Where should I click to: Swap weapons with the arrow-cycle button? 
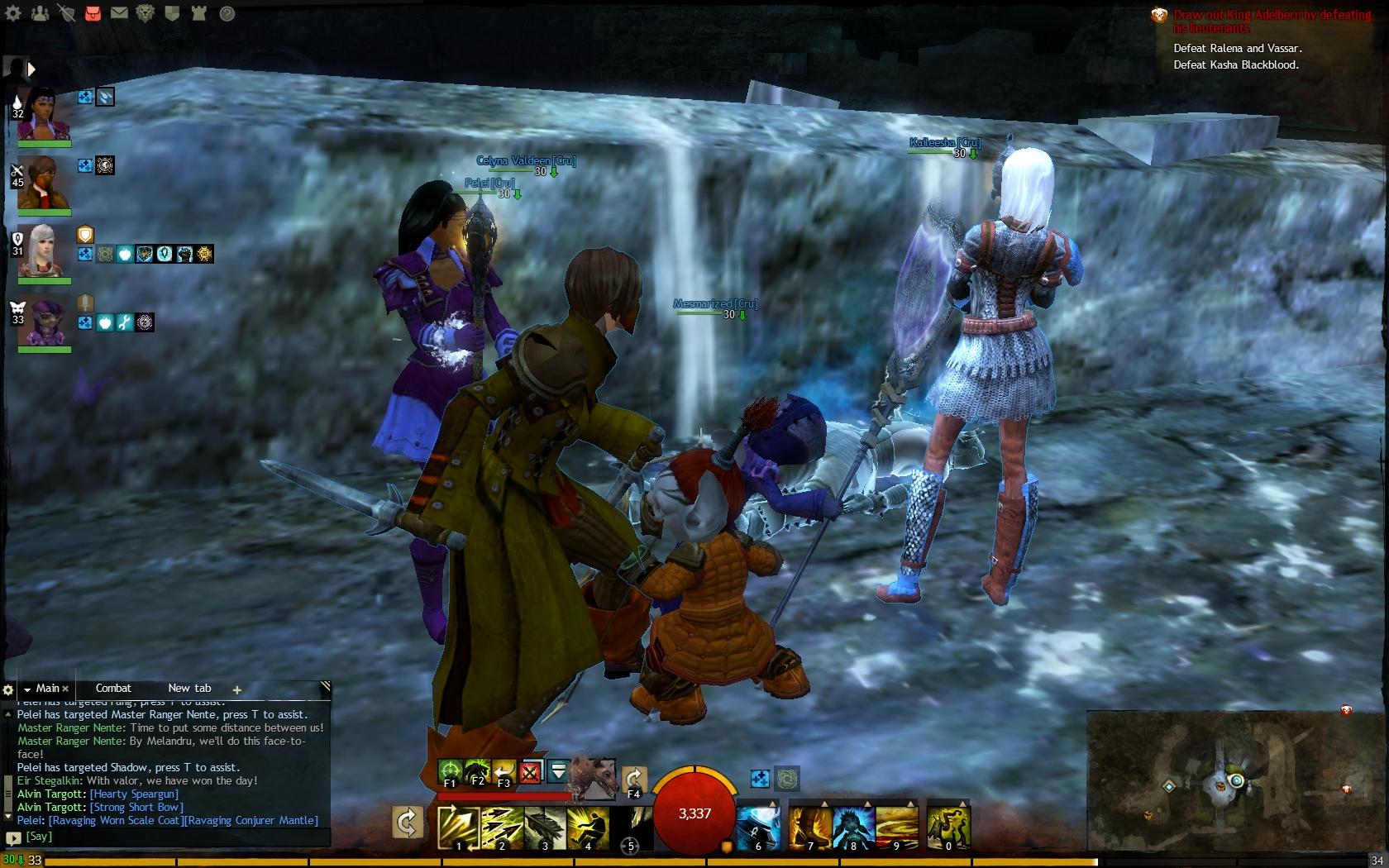pyautogui.click(x=407, y=823)
